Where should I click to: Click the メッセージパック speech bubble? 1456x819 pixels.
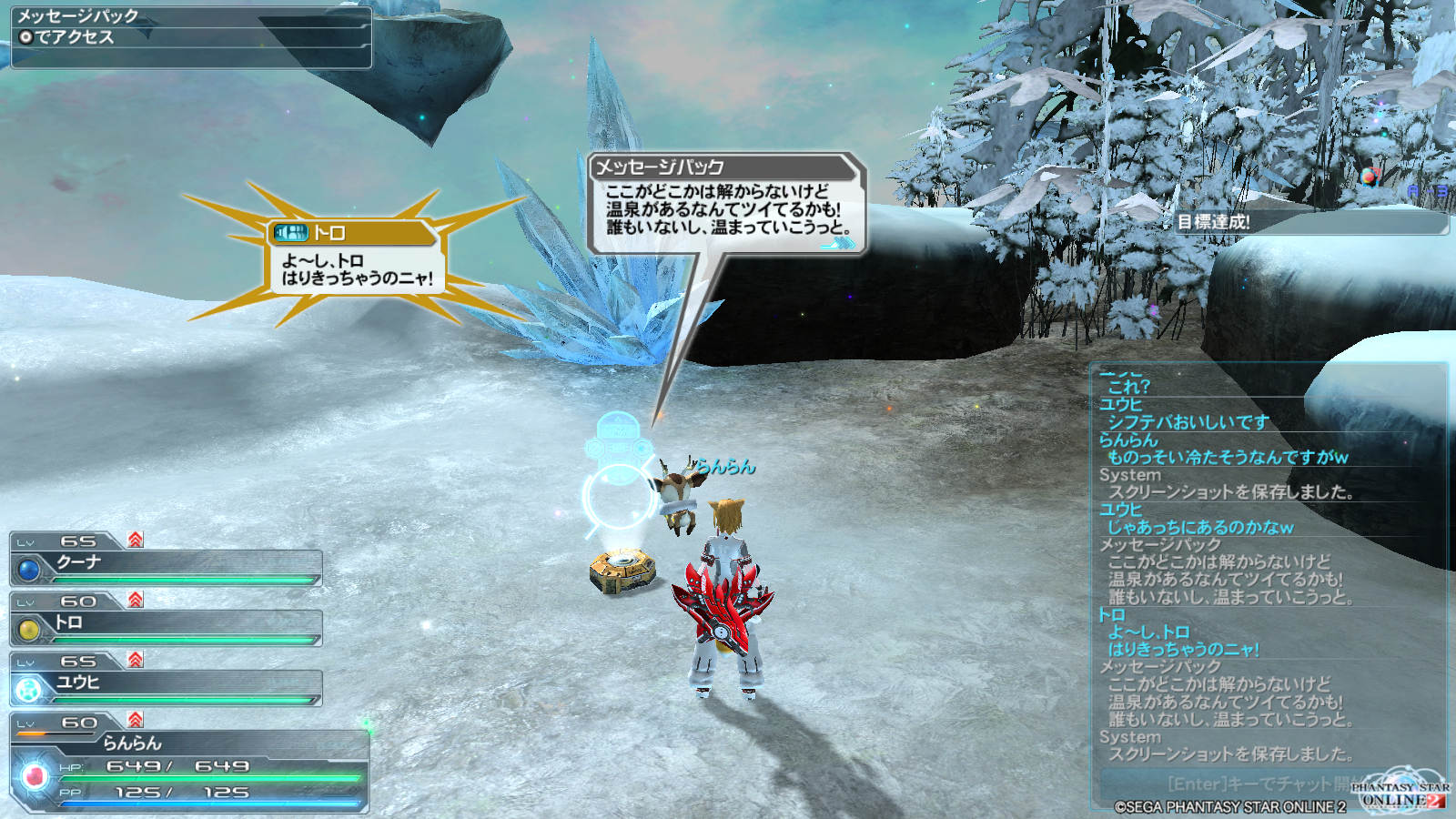[x=725, y=204]
